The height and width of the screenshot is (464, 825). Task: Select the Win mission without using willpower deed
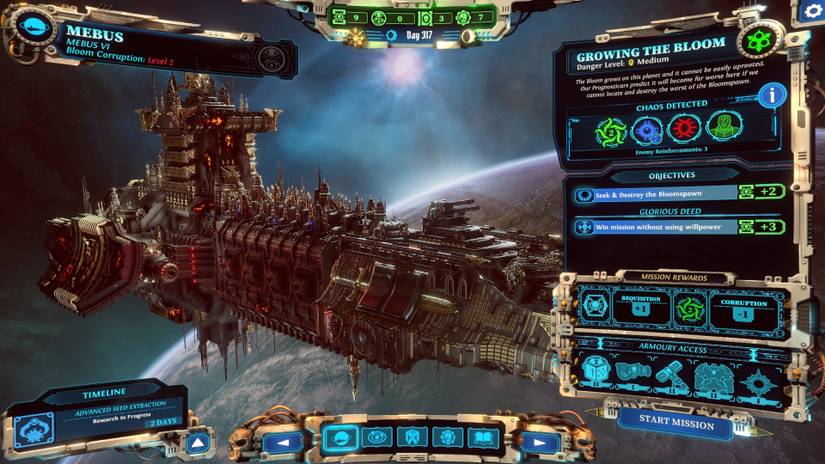[654, 227]
